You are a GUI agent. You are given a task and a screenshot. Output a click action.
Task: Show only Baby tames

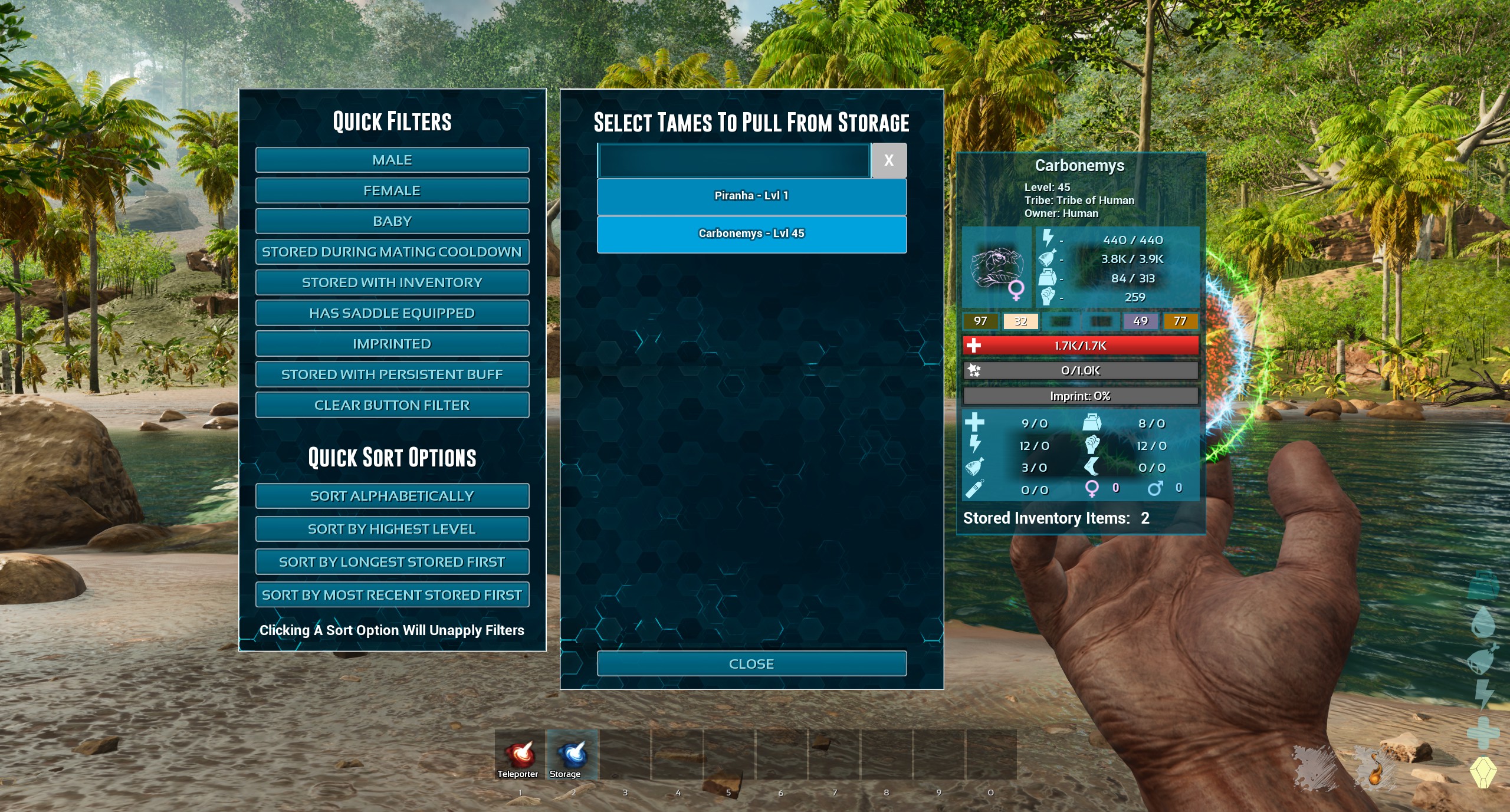tap(392, 221)
